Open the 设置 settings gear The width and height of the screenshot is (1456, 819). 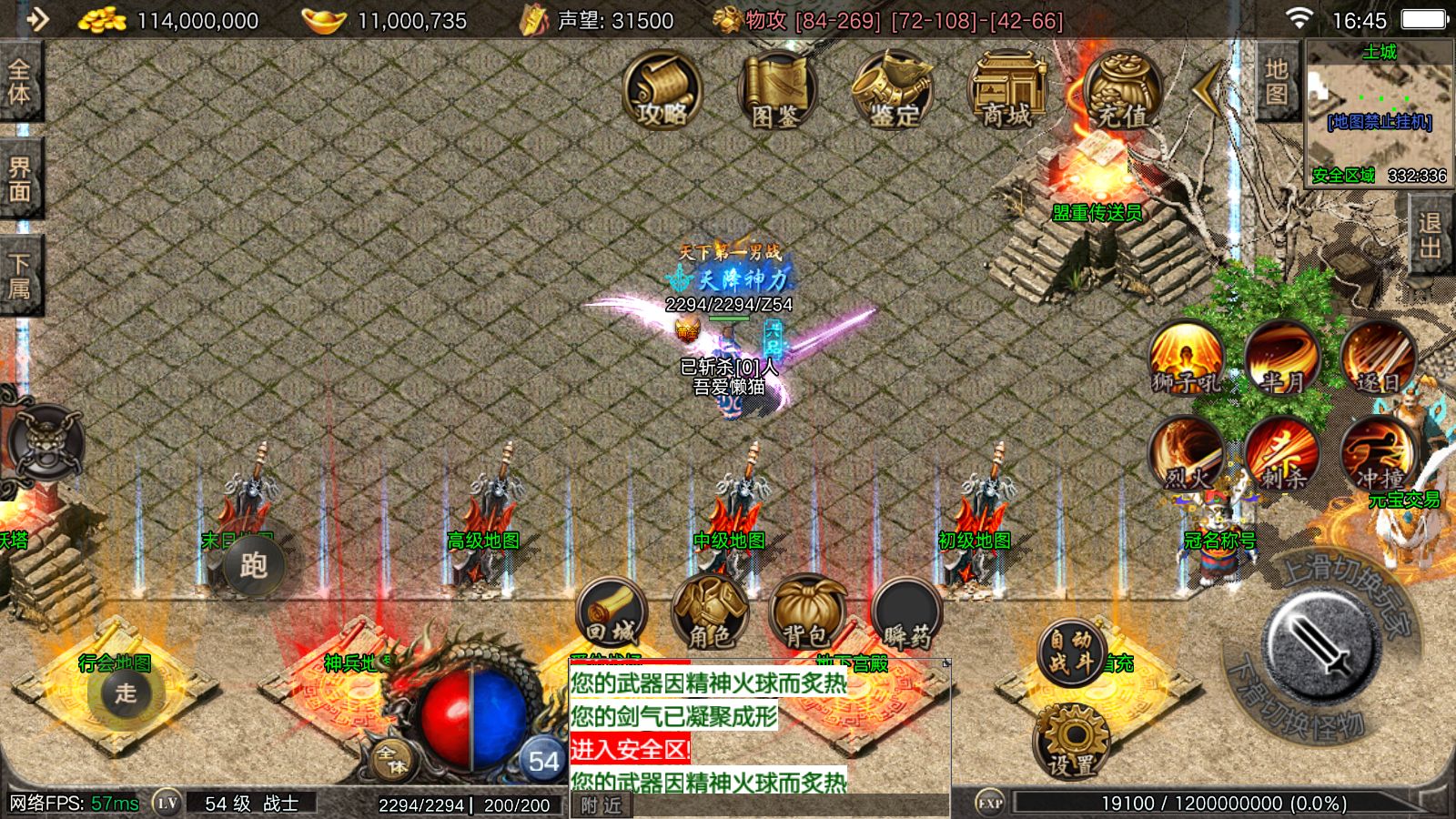(1071, 743)
